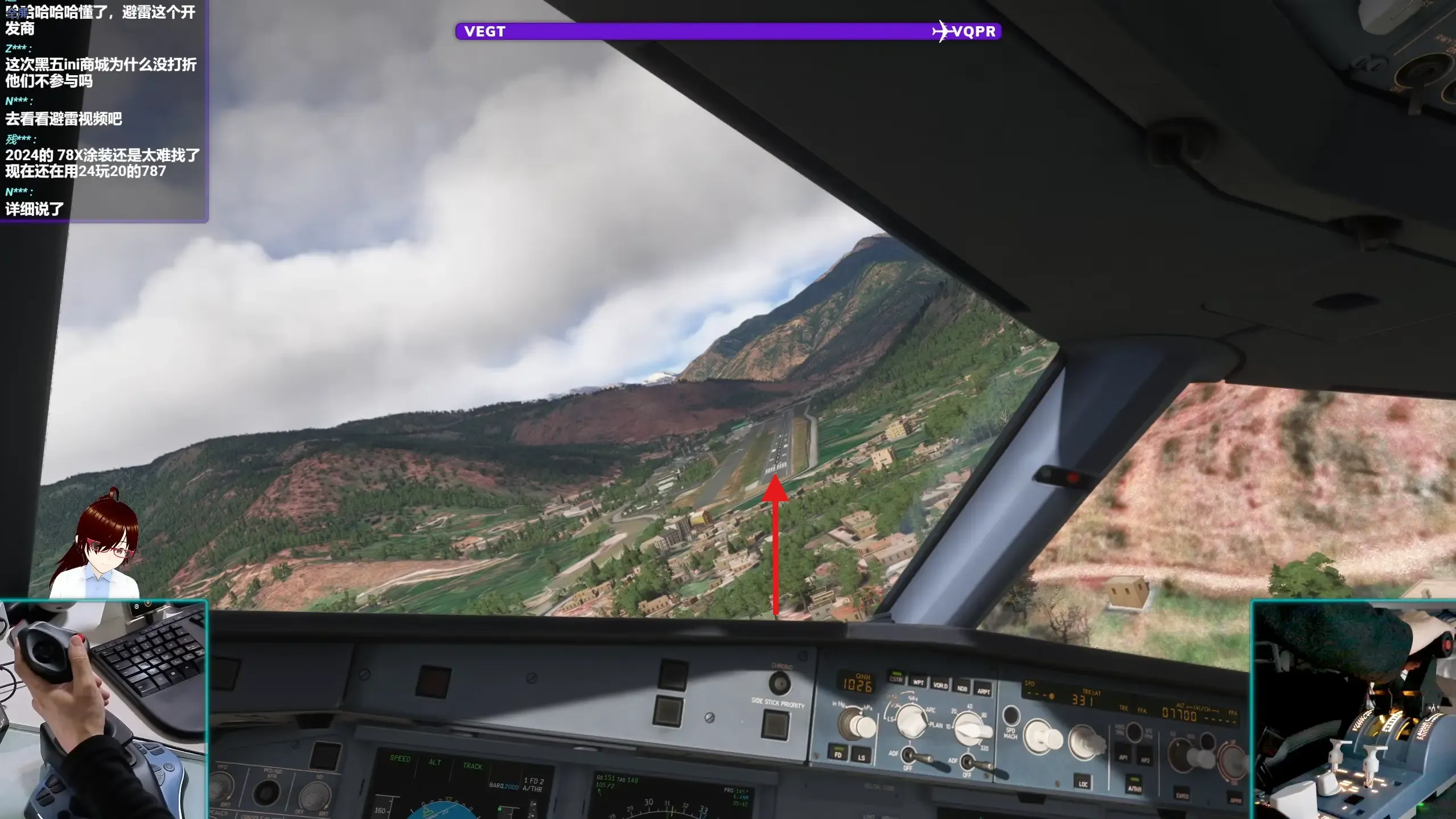This screenshot has width=1456, height=819.
Task: Click the ND mode selector knob
Action: coord(911,720)
